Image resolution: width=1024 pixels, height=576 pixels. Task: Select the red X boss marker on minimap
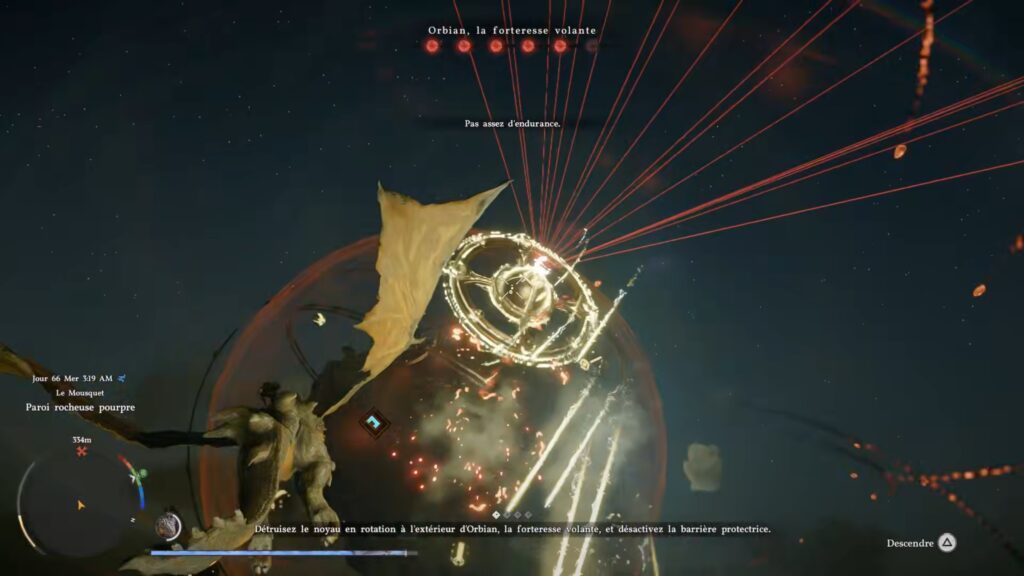coord(82,451)
